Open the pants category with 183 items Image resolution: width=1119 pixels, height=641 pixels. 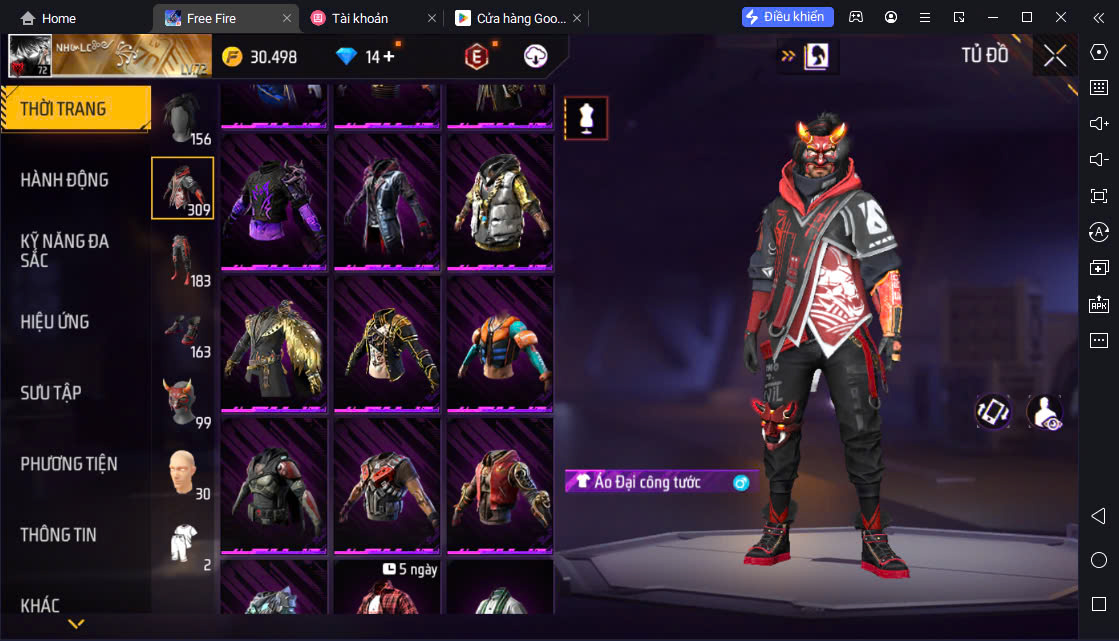183,259
